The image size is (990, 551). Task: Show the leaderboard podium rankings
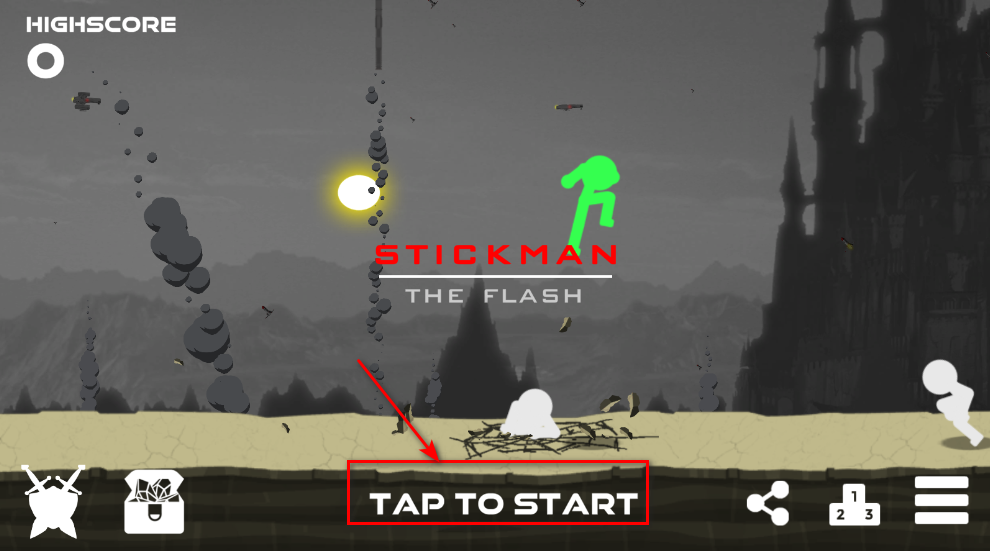[854, 504]
